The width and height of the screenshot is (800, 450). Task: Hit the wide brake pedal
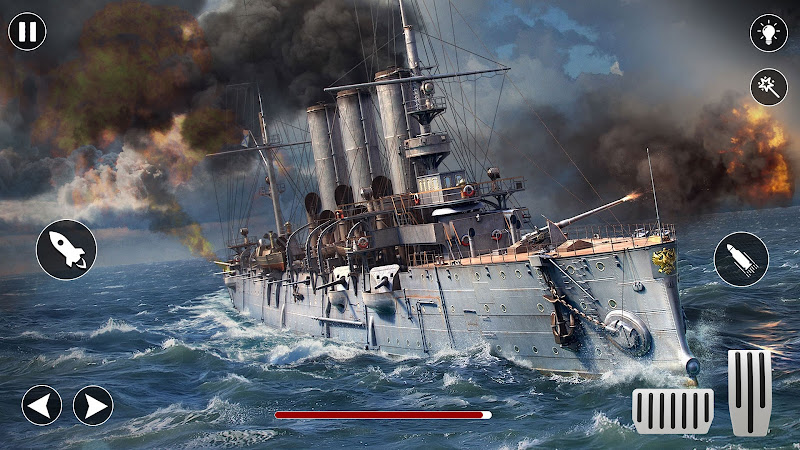click(673, 410)
